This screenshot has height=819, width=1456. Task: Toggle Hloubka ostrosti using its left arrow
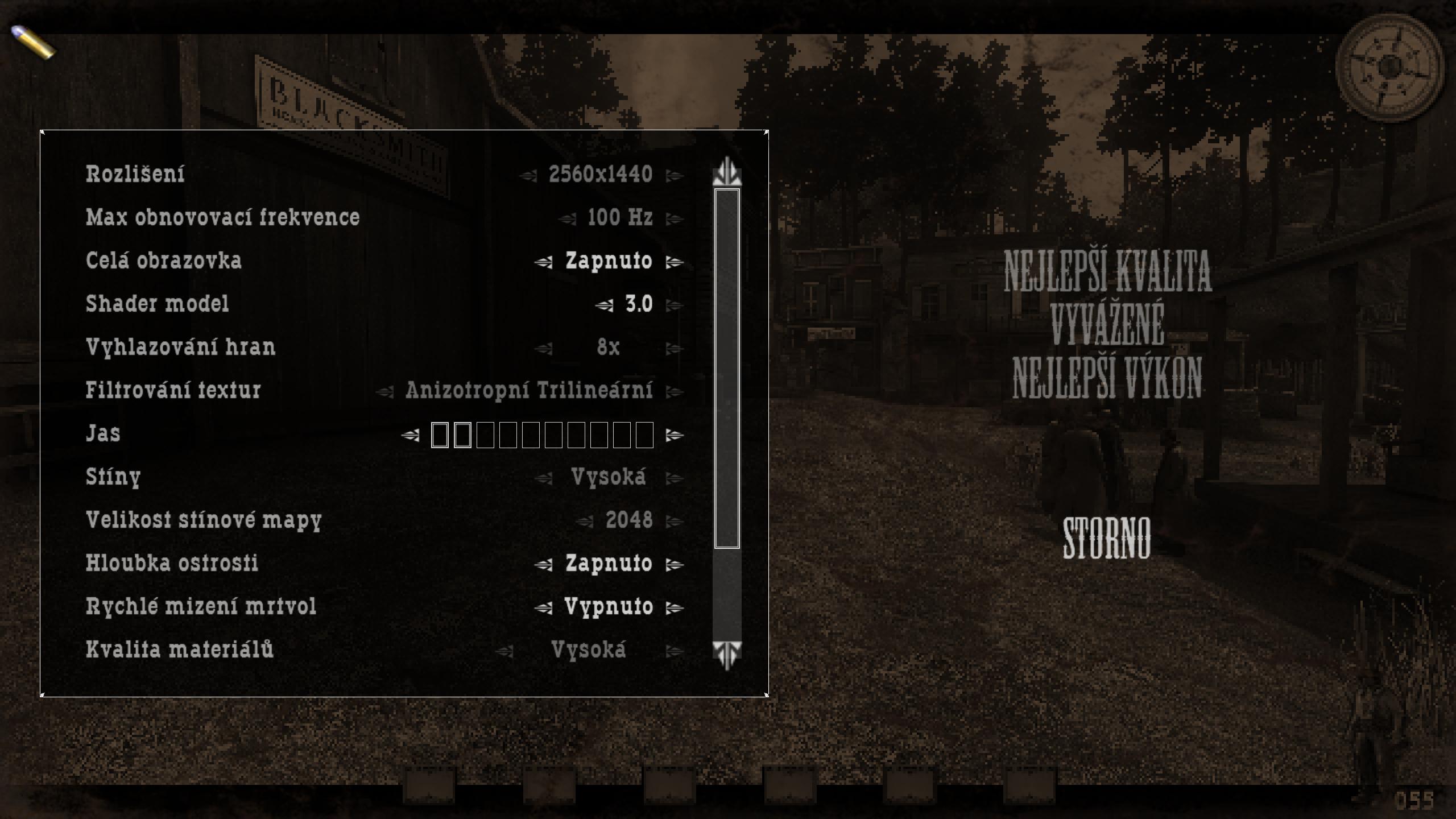coord(543,565)
